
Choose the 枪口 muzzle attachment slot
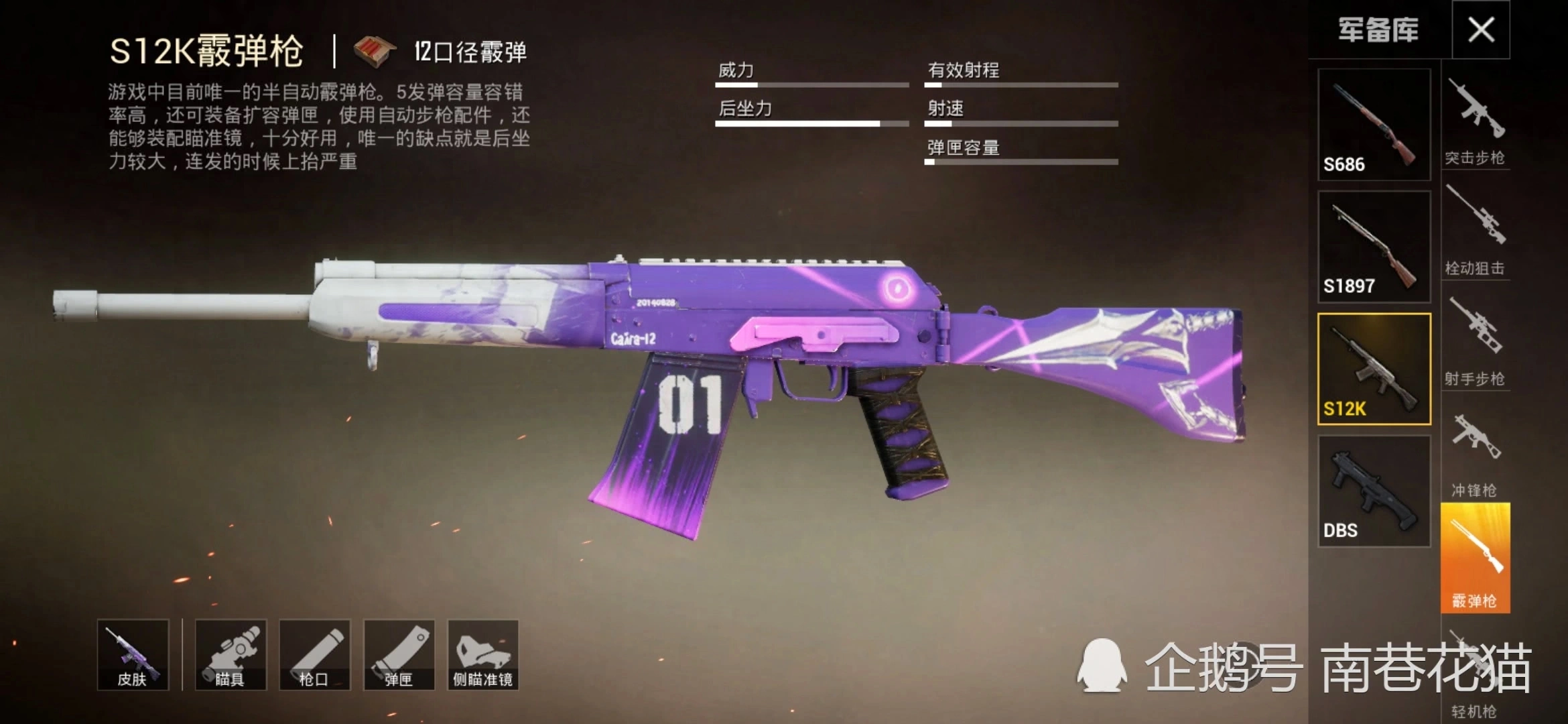[x=314, y=655]
